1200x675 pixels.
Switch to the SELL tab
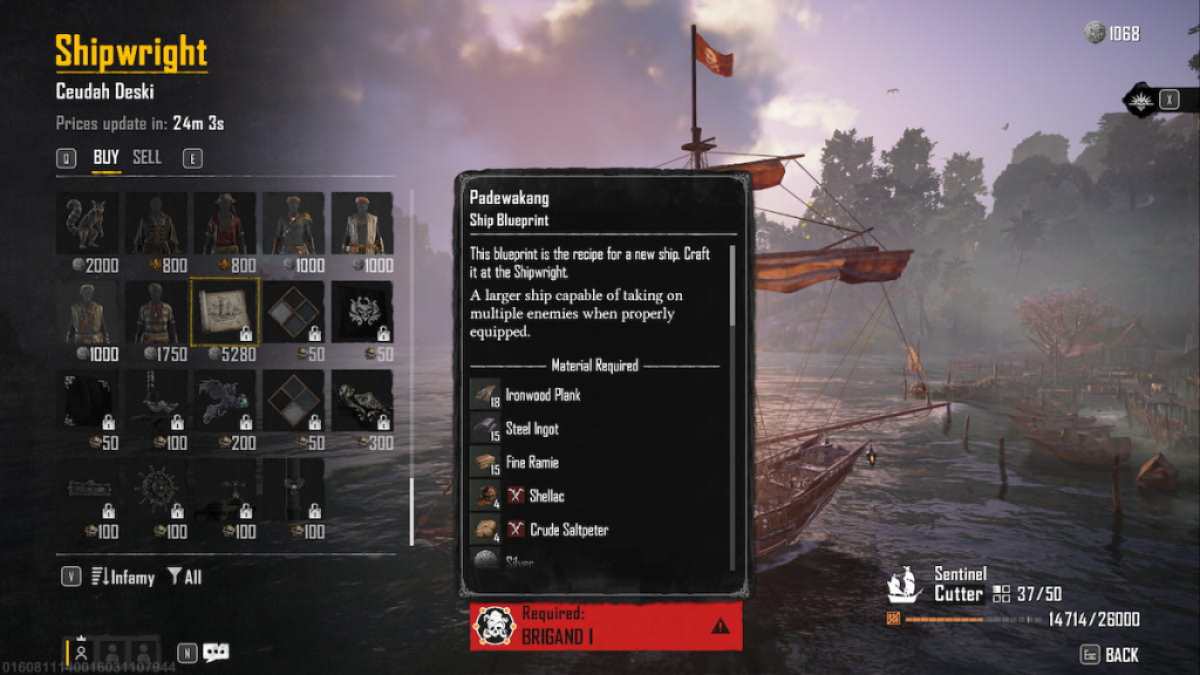point(147,158)
